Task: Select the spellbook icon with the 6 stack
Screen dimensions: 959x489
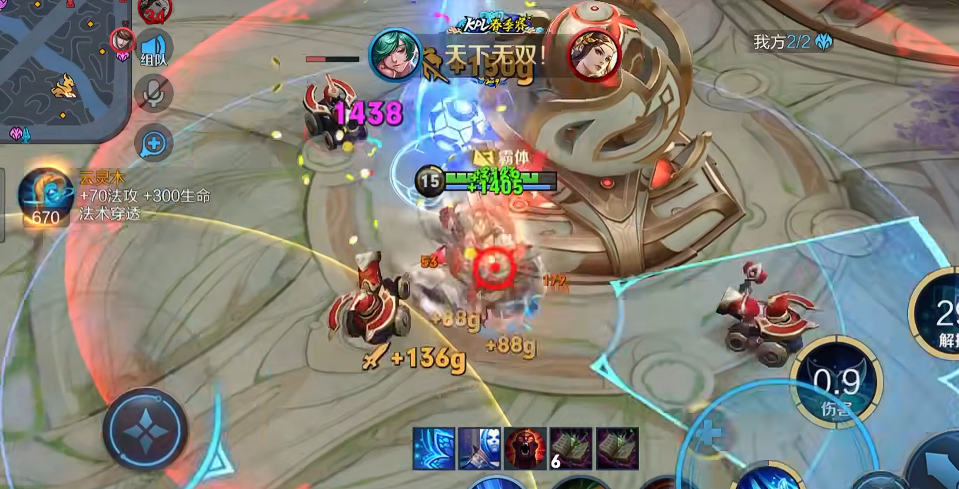Action: coord(571,447)
